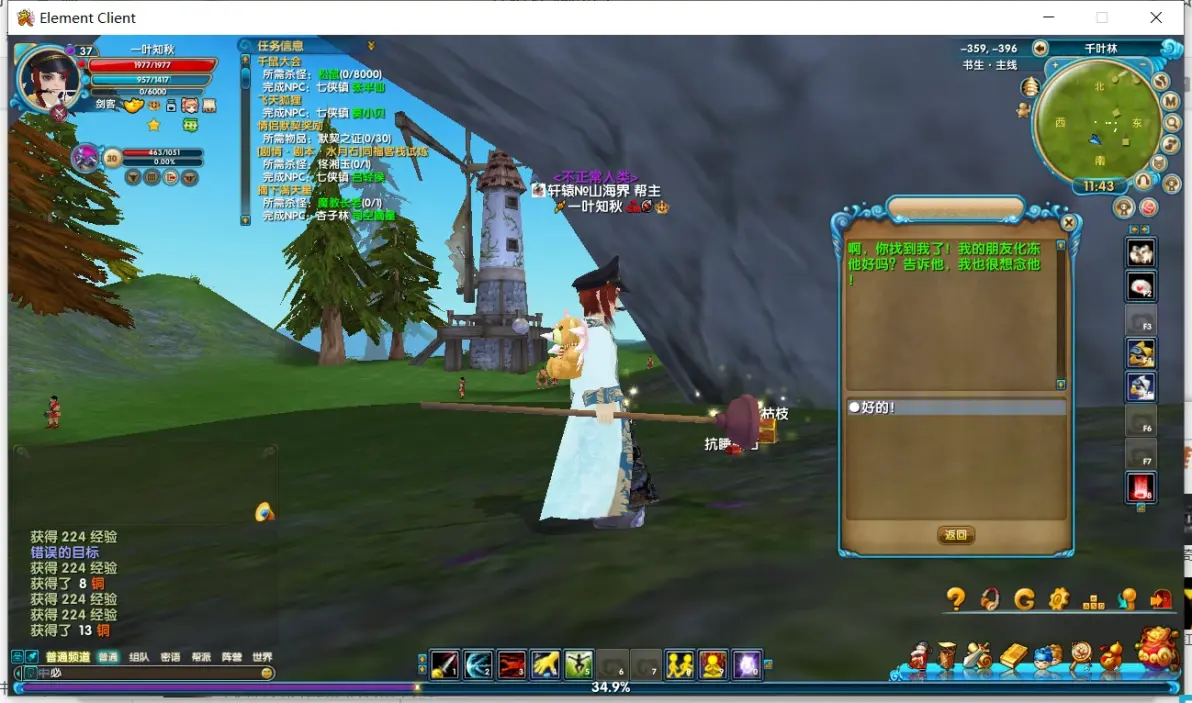Open the gear settings icon
Viewport: 1192px width, 703px height.
point(1059,599)
